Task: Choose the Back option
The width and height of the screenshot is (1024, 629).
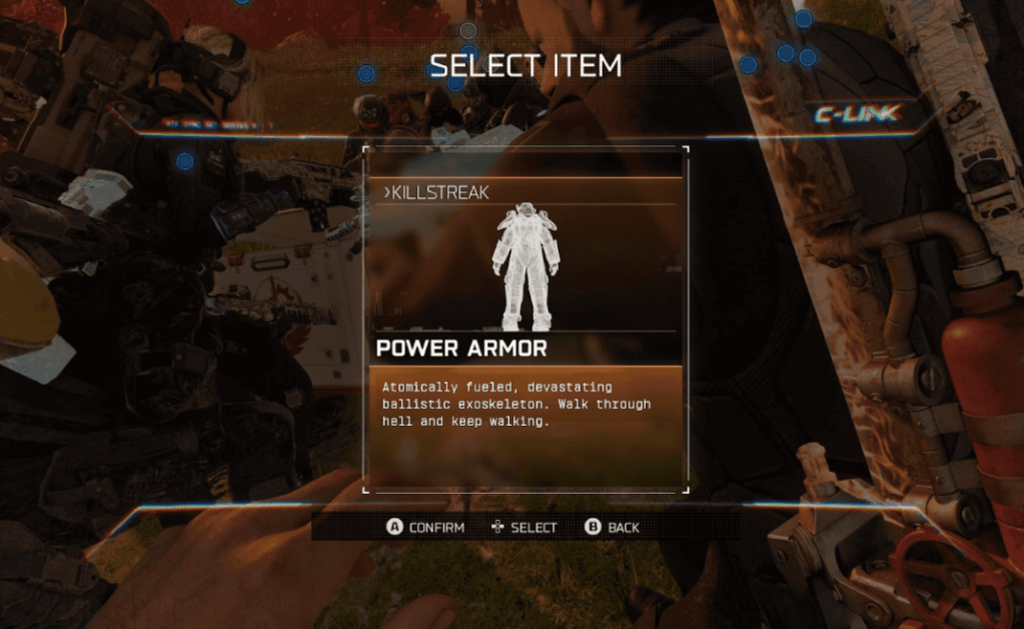Action: pyautogui.click(x=612, y=527)
